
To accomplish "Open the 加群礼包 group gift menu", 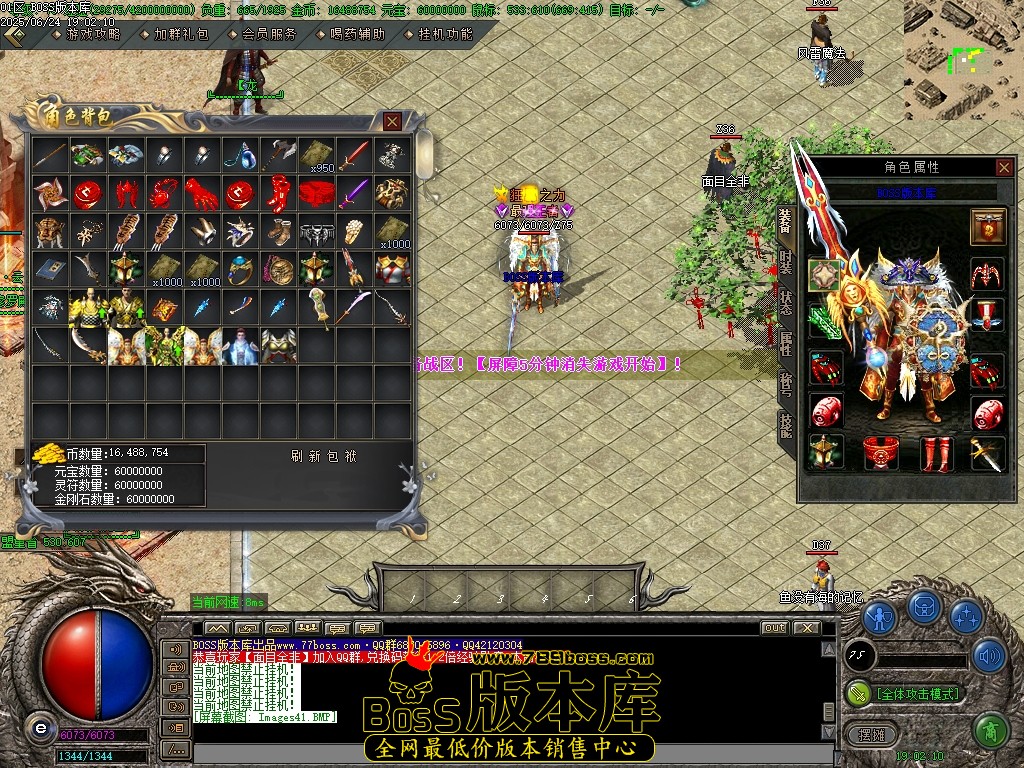I will coord(181,34).
